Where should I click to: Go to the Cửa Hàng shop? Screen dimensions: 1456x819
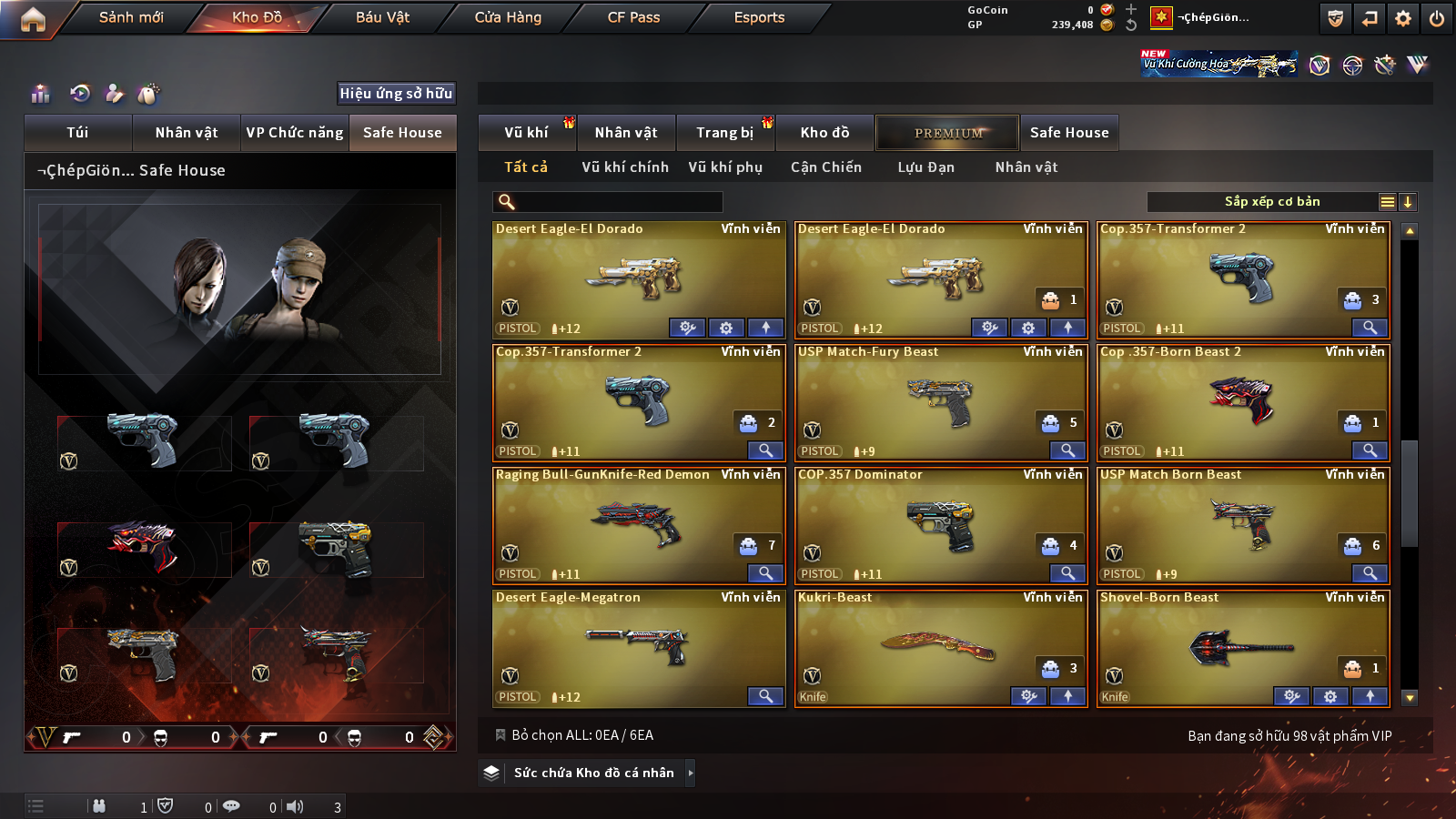tap(508, 17)
